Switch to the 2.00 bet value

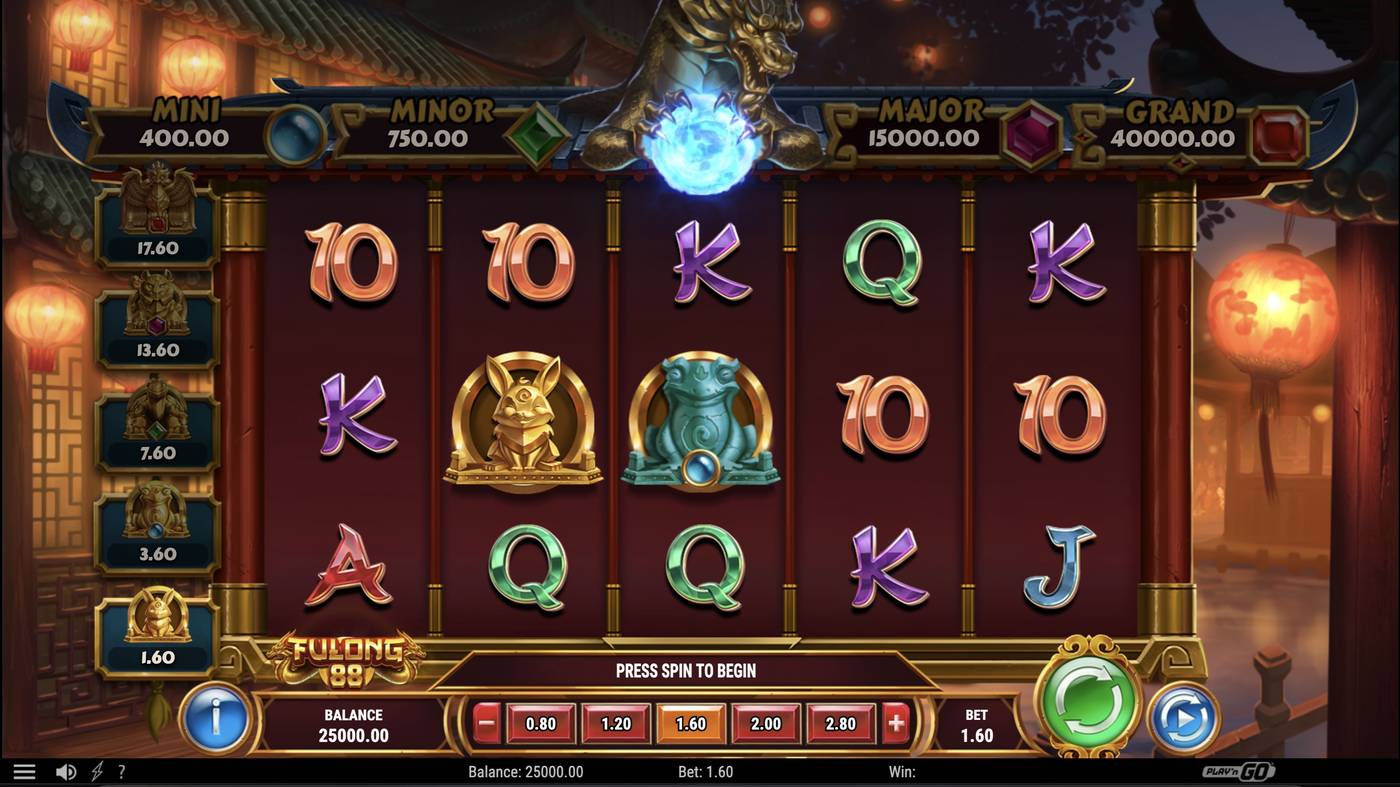pos(765,723)
